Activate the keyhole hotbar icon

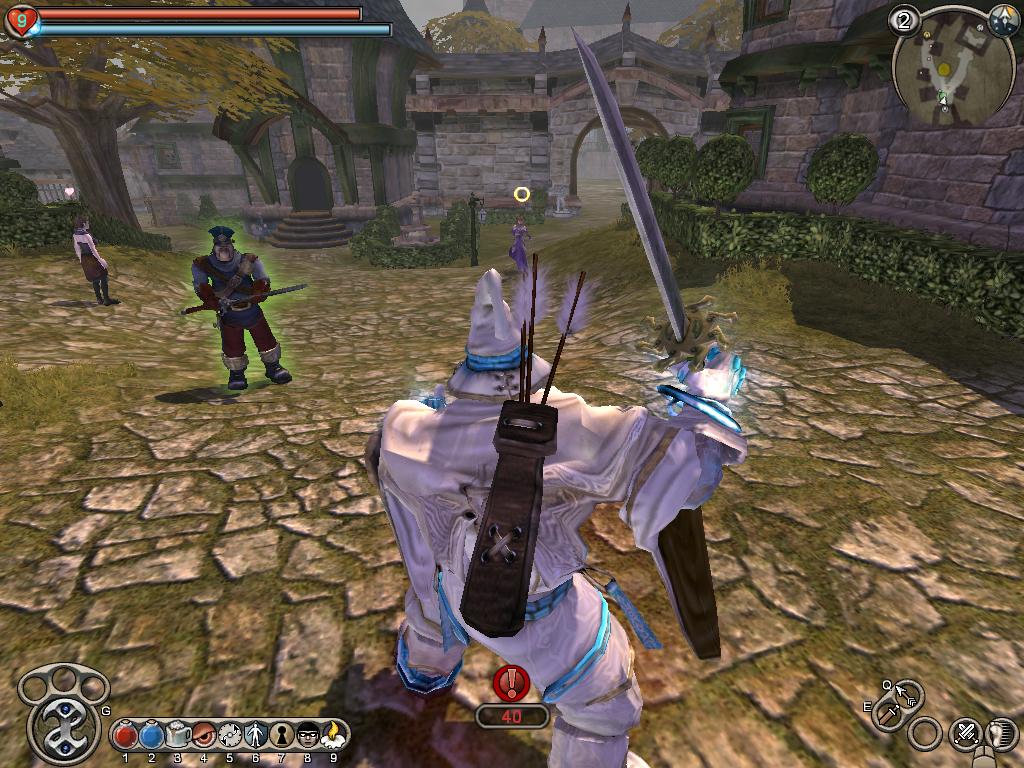point(282,735)
